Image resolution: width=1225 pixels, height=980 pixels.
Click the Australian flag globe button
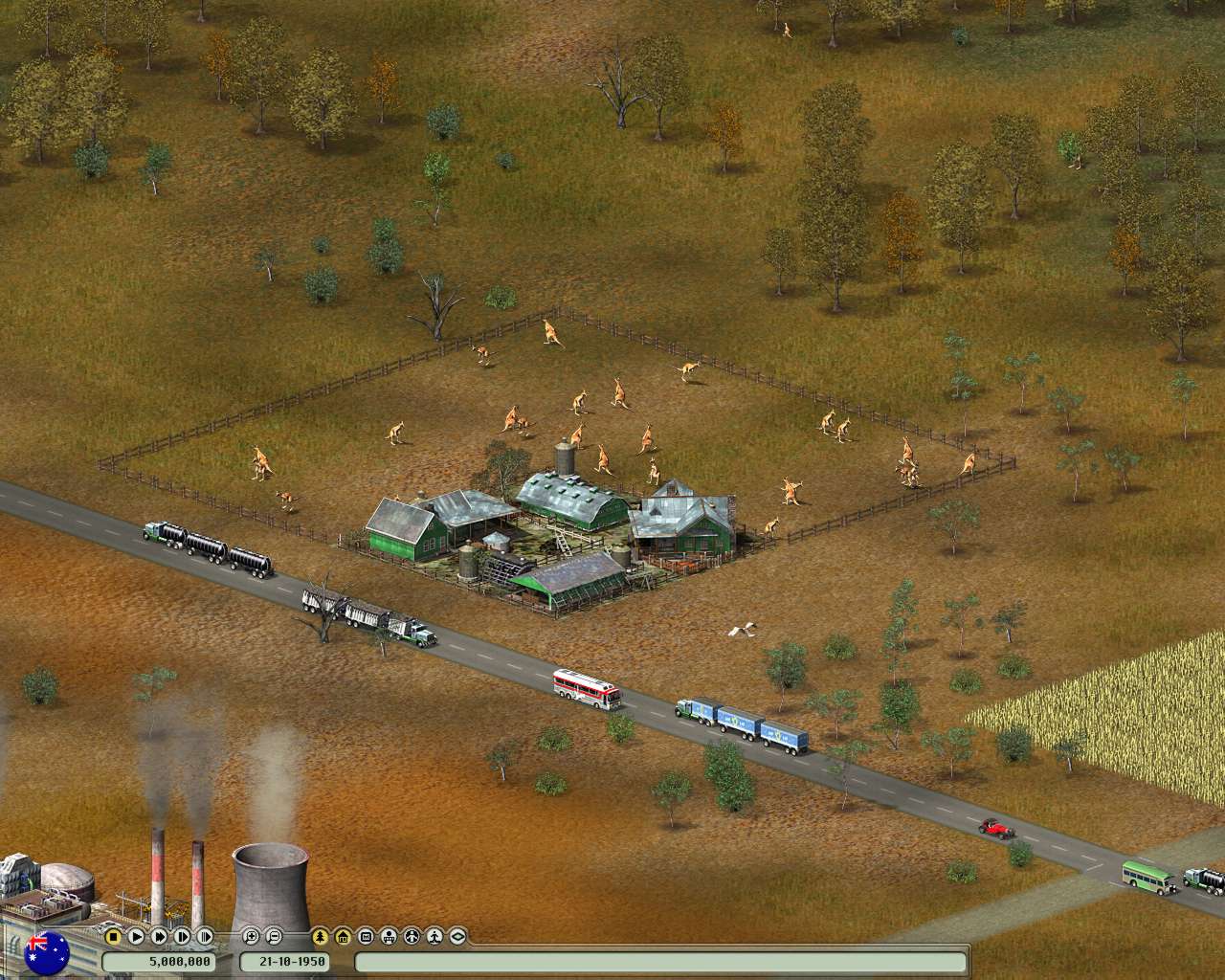coord(48,951)
